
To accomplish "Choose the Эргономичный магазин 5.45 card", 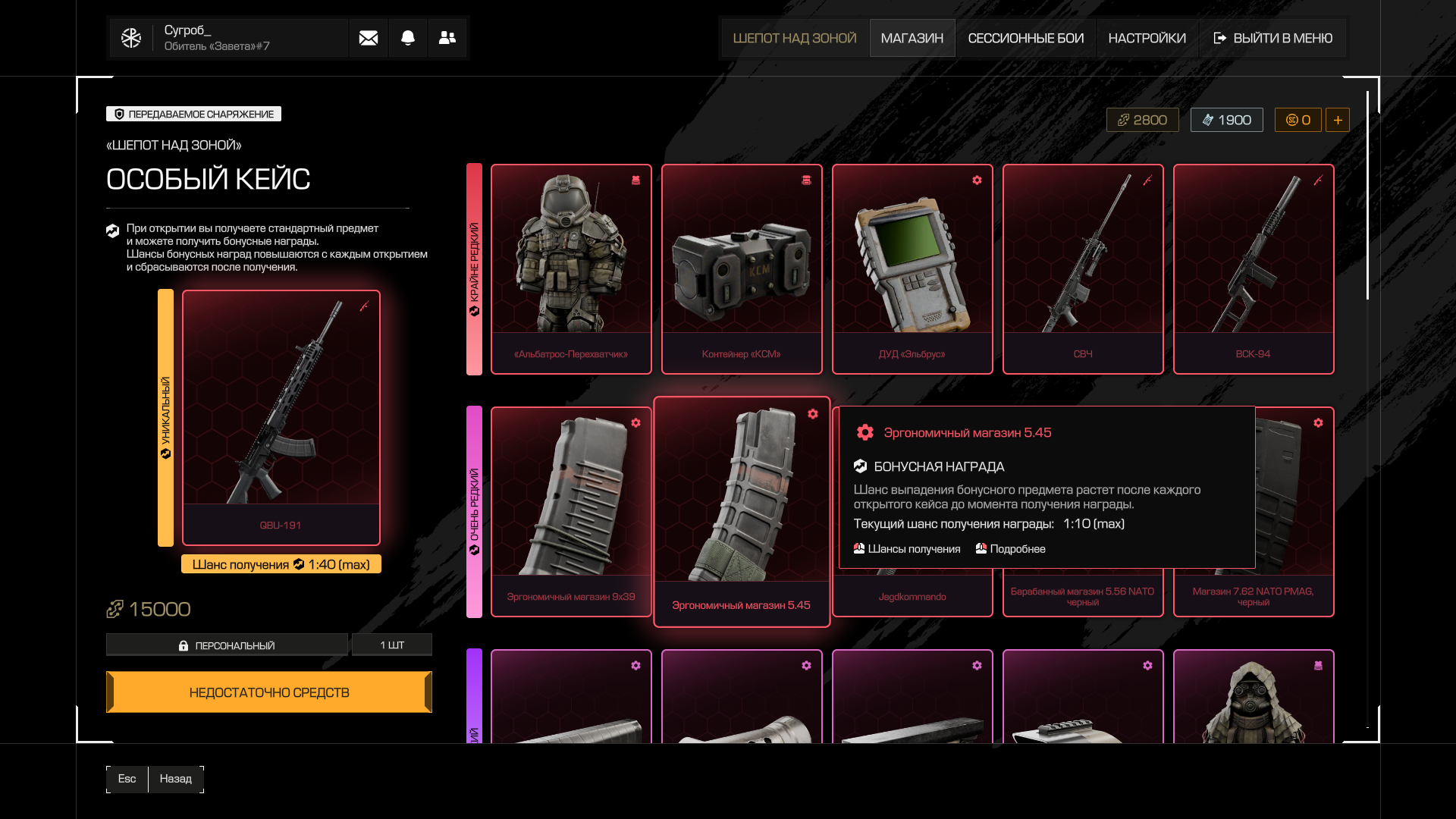I will (x=742, y=512).
